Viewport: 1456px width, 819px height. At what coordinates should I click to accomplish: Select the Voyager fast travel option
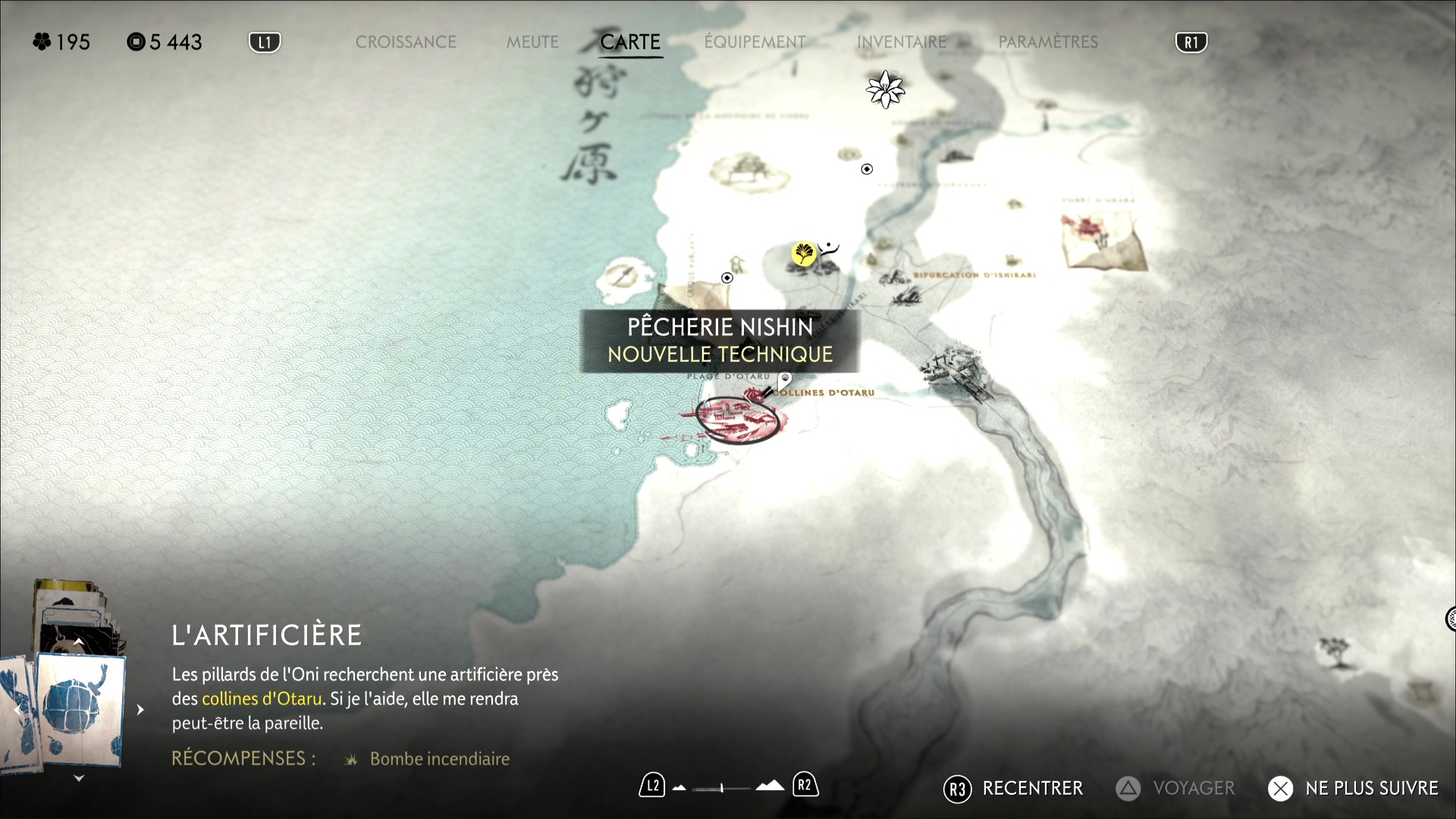[x=1175, y=789]
